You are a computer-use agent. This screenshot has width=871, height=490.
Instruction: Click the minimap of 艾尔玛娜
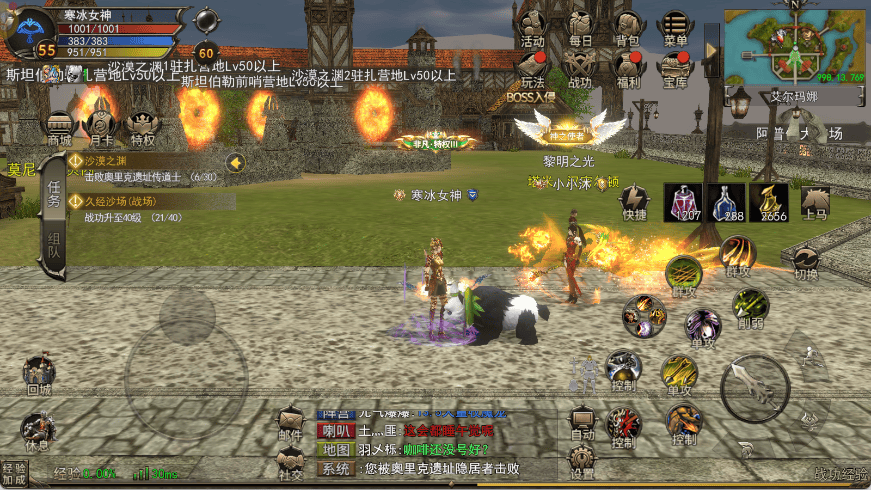pos(794,46)
